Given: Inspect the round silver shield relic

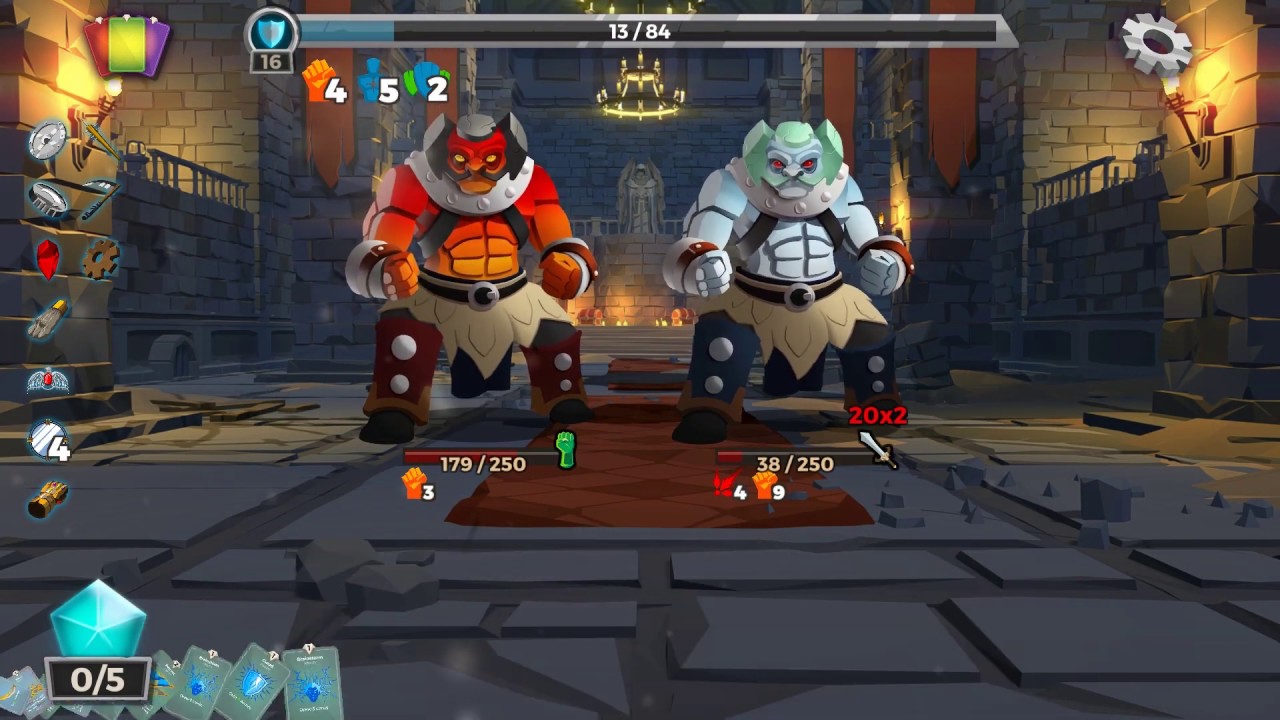Looking at the screenshot, I should pos(47,139).
